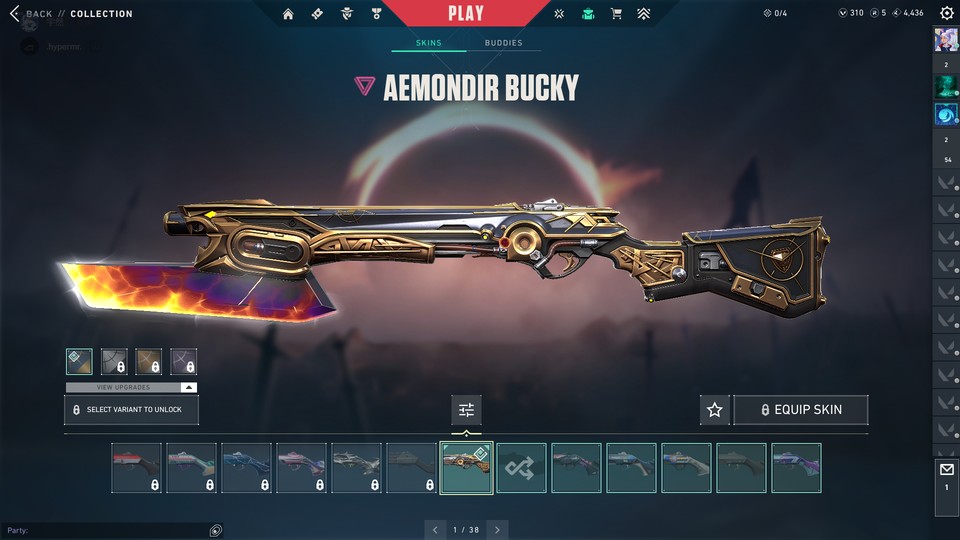Click Select Variant to Unlock button
Viewport: 960px width, 540px height.
(131, 410)
